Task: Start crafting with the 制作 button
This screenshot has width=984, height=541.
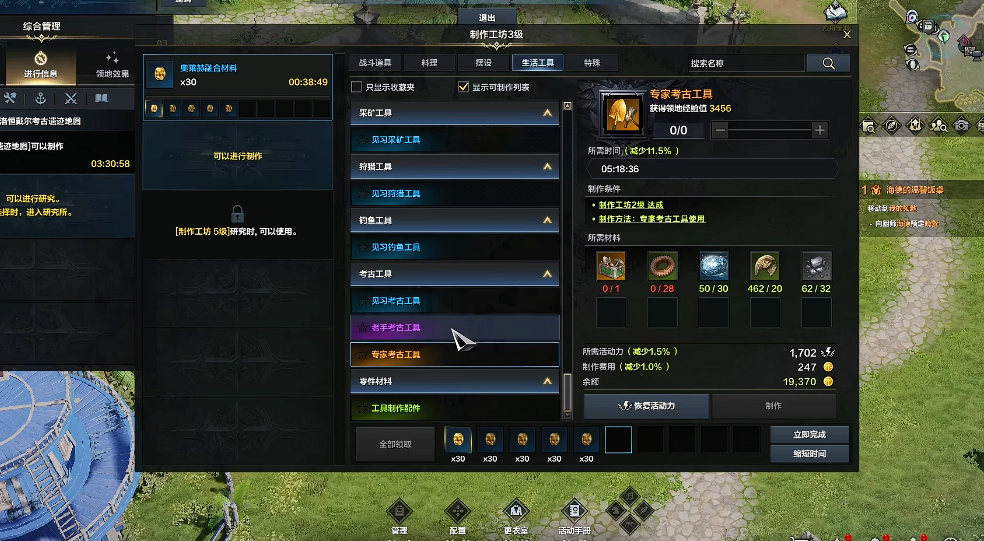Action: point(773,406)
